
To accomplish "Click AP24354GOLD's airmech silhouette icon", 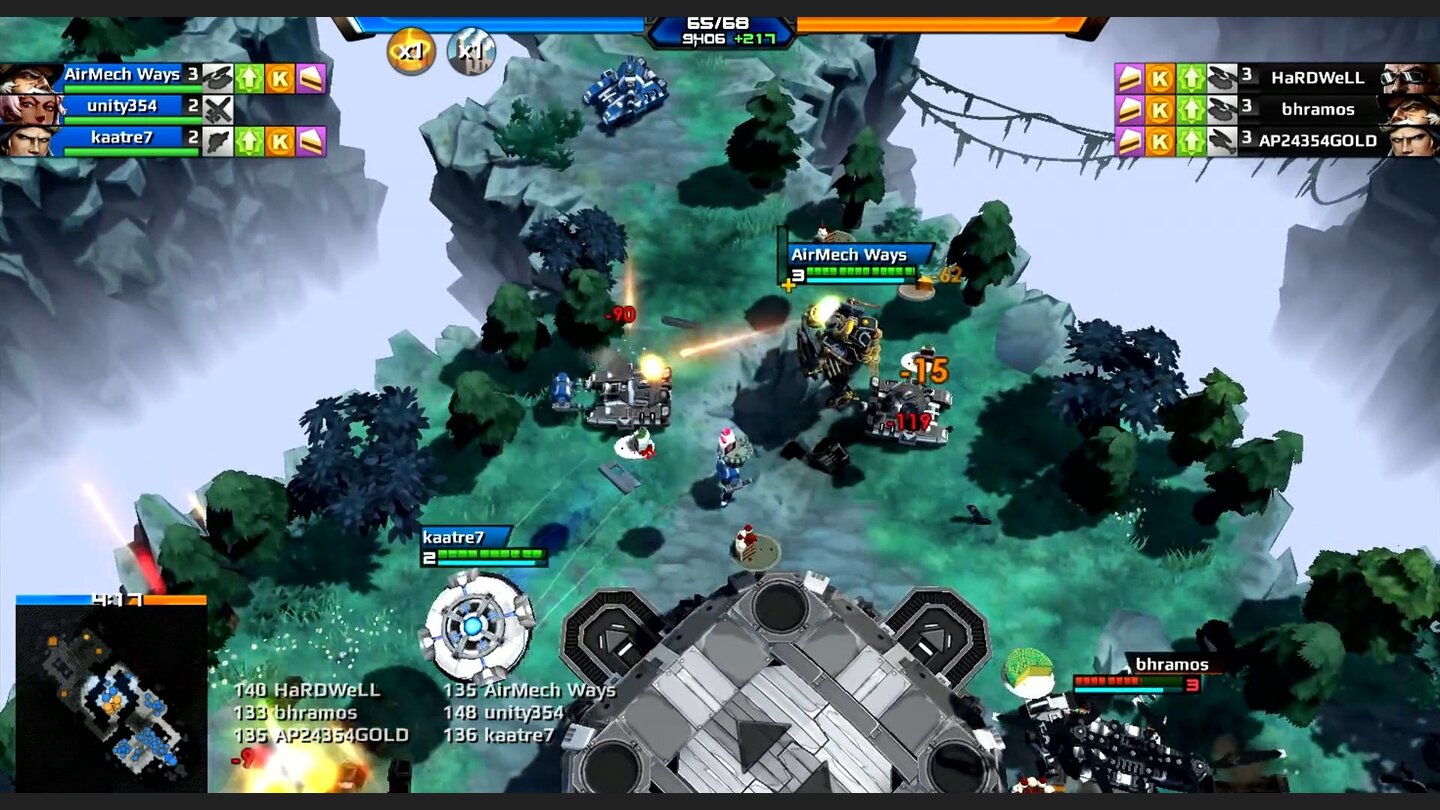I will coord(1224,141).
